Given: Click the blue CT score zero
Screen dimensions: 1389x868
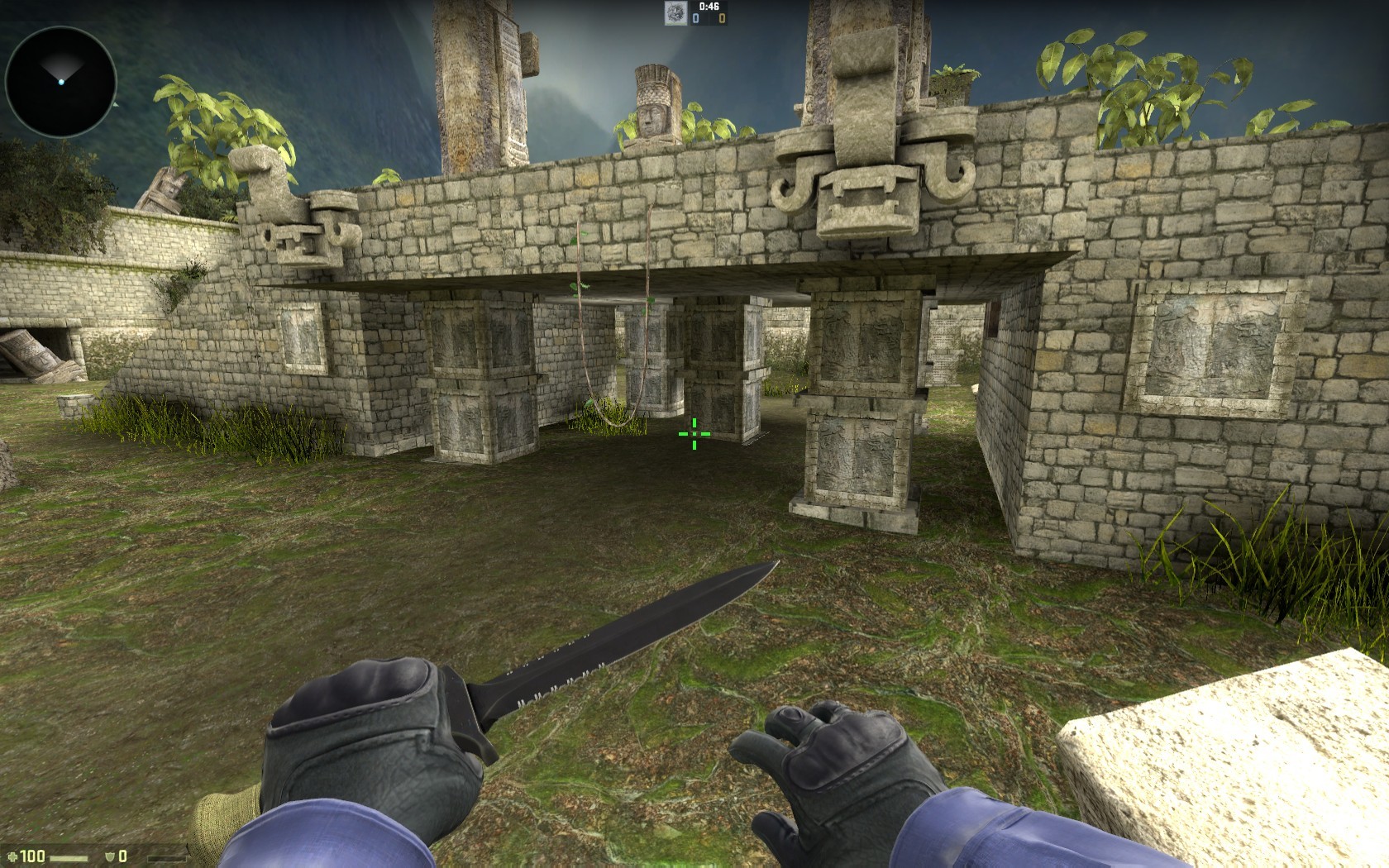Looking at the screenshot, I should pos(696,18).
